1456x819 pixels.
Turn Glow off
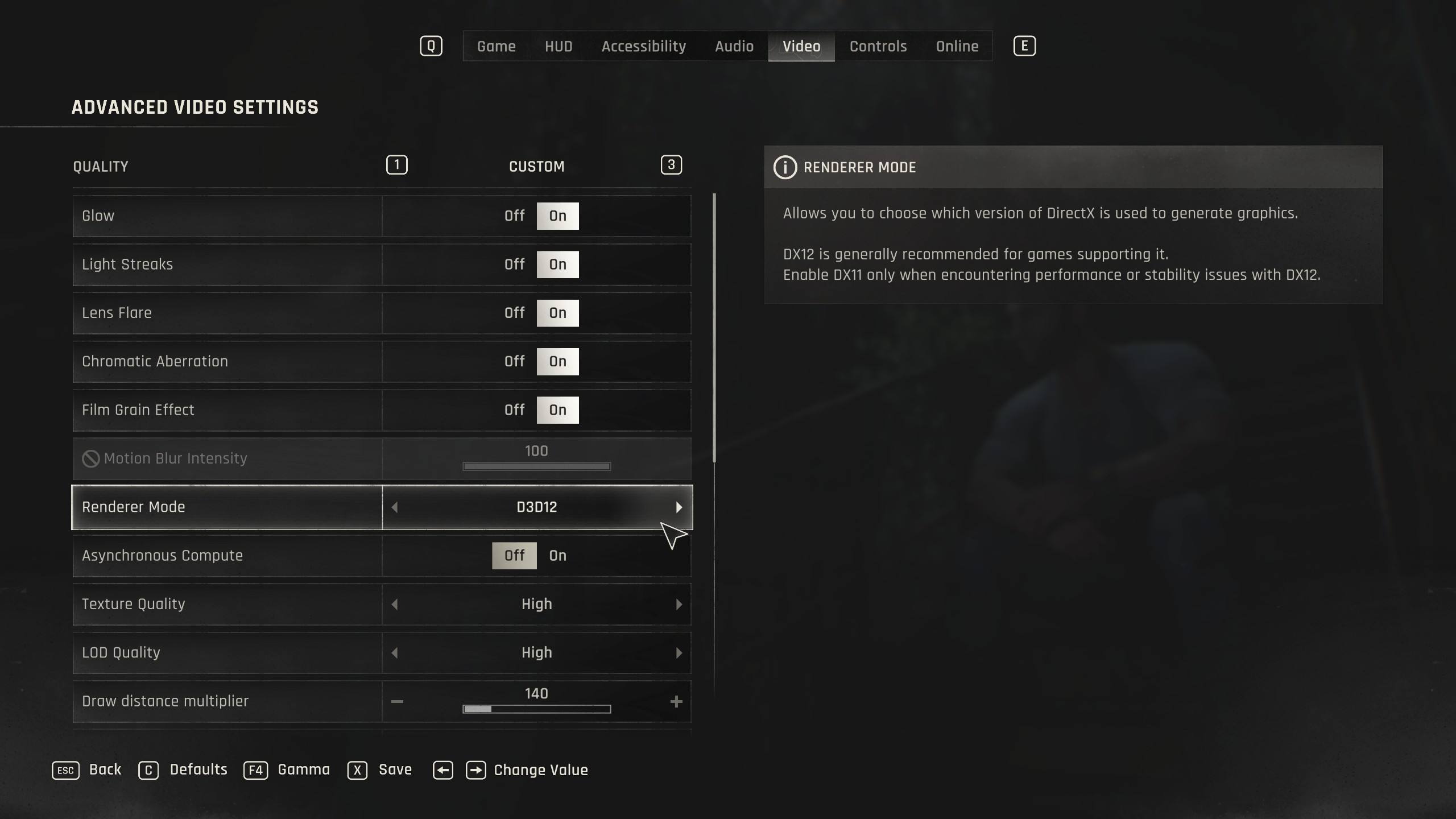514,216
